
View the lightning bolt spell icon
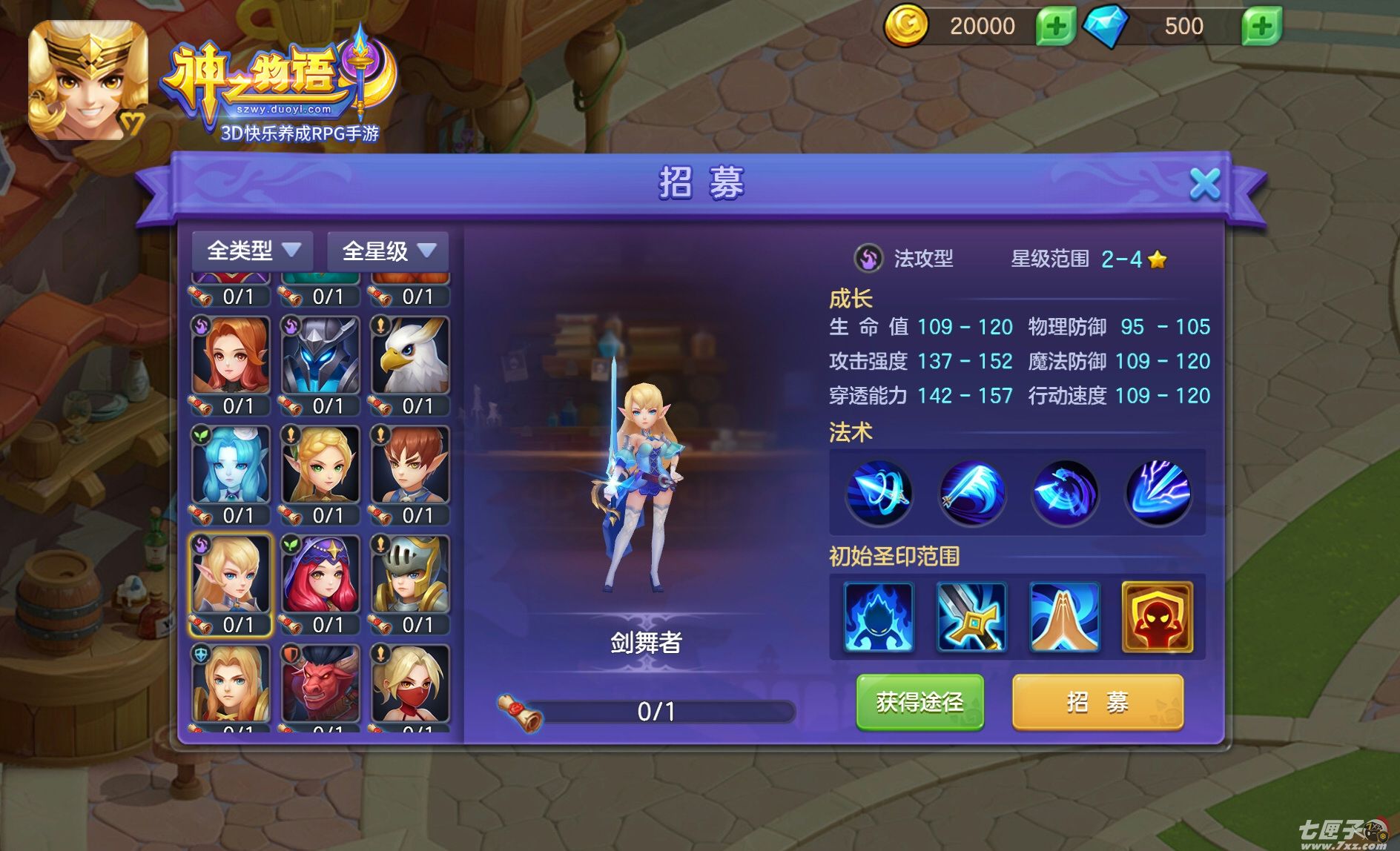(1158, 492)
